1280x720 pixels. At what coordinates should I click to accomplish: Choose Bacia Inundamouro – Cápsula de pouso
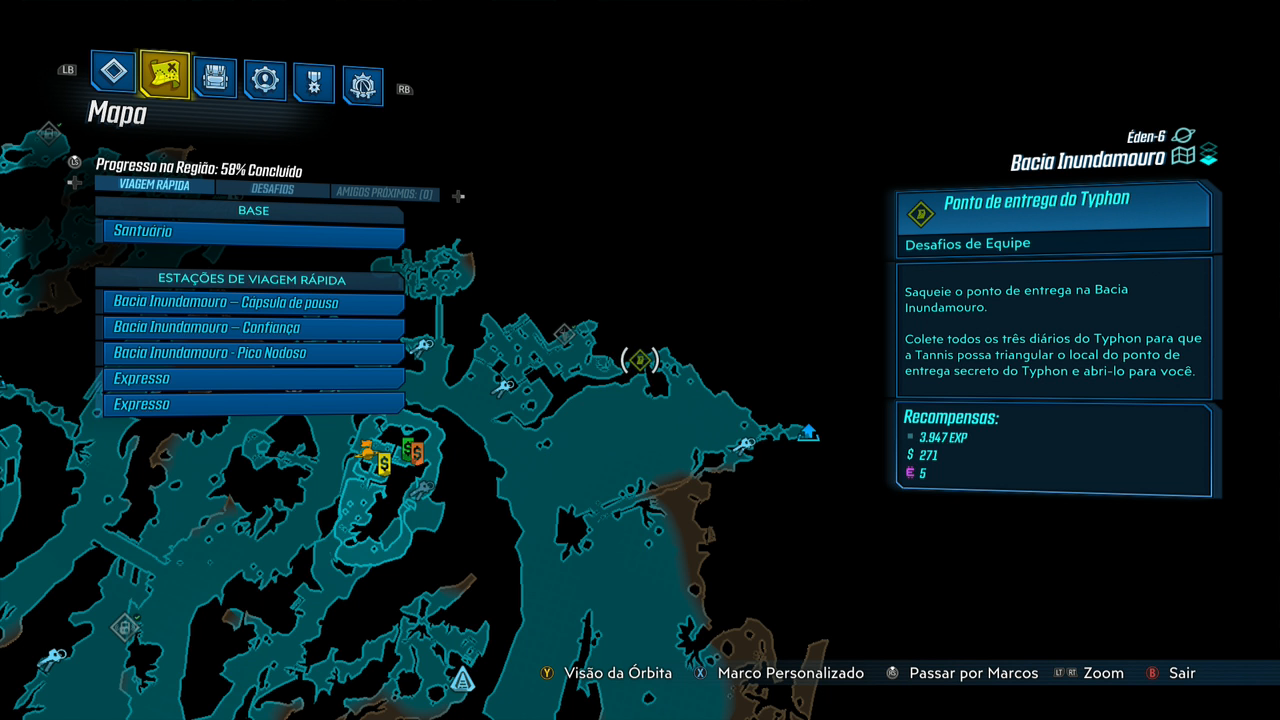coord(253,302)
